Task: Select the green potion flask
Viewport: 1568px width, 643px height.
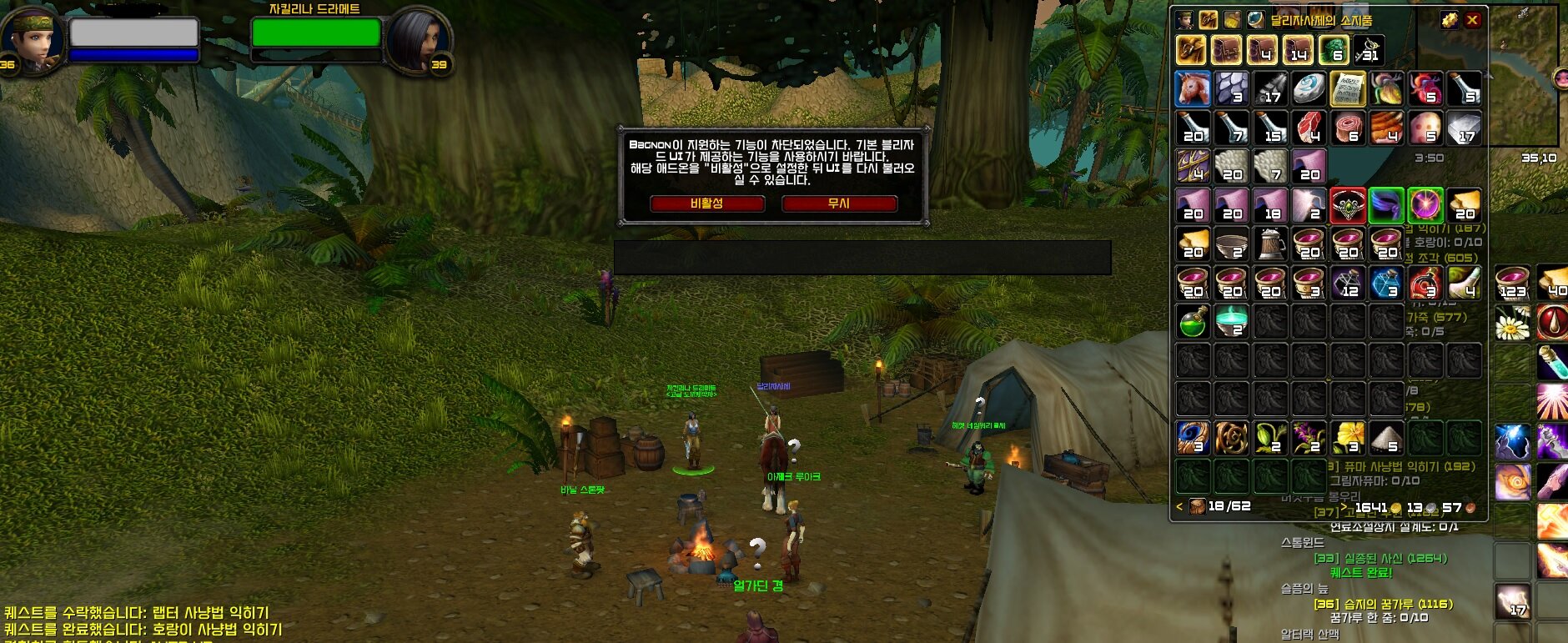Action: coord(1193,322)
